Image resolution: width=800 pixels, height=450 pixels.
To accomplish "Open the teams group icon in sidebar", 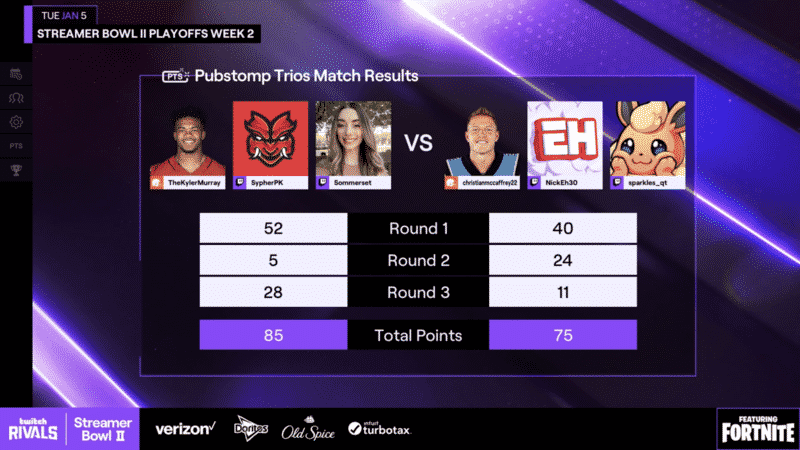I will click(x=16, y=98).
